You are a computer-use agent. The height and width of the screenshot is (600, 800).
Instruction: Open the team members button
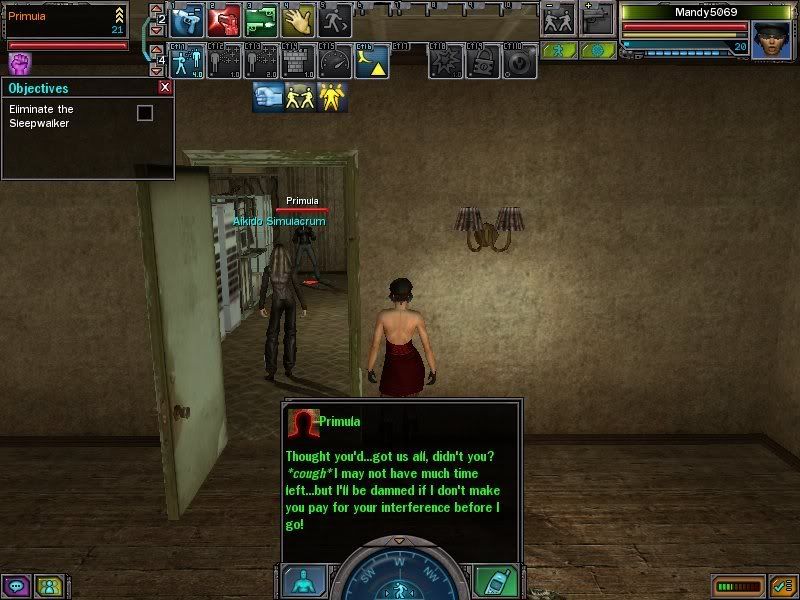[48, 586]
